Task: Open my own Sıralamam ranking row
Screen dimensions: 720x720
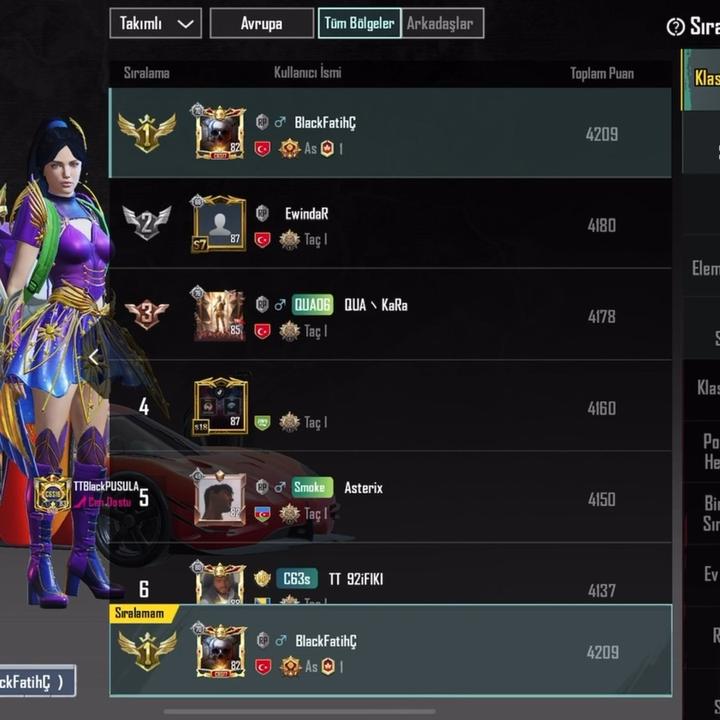Action: [x=420, y=651]
